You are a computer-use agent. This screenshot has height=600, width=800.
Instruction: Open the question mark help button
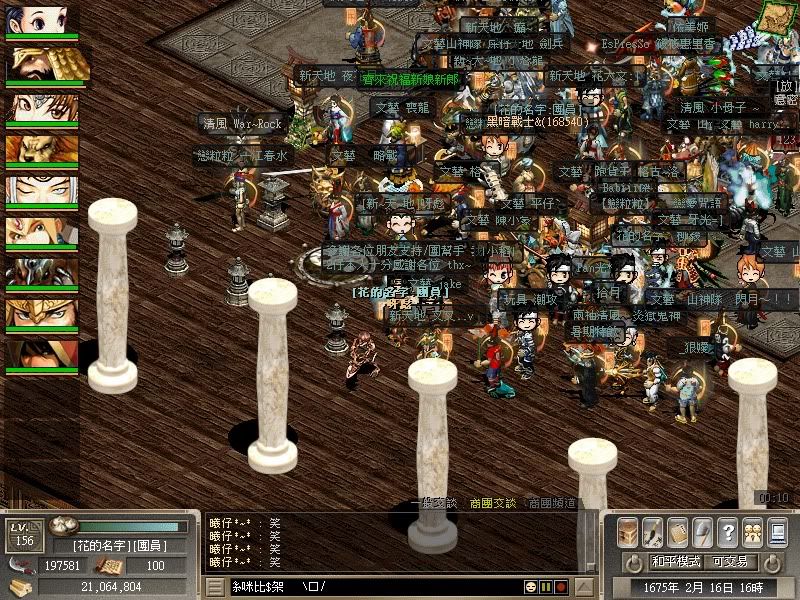[x=727, y=531]
